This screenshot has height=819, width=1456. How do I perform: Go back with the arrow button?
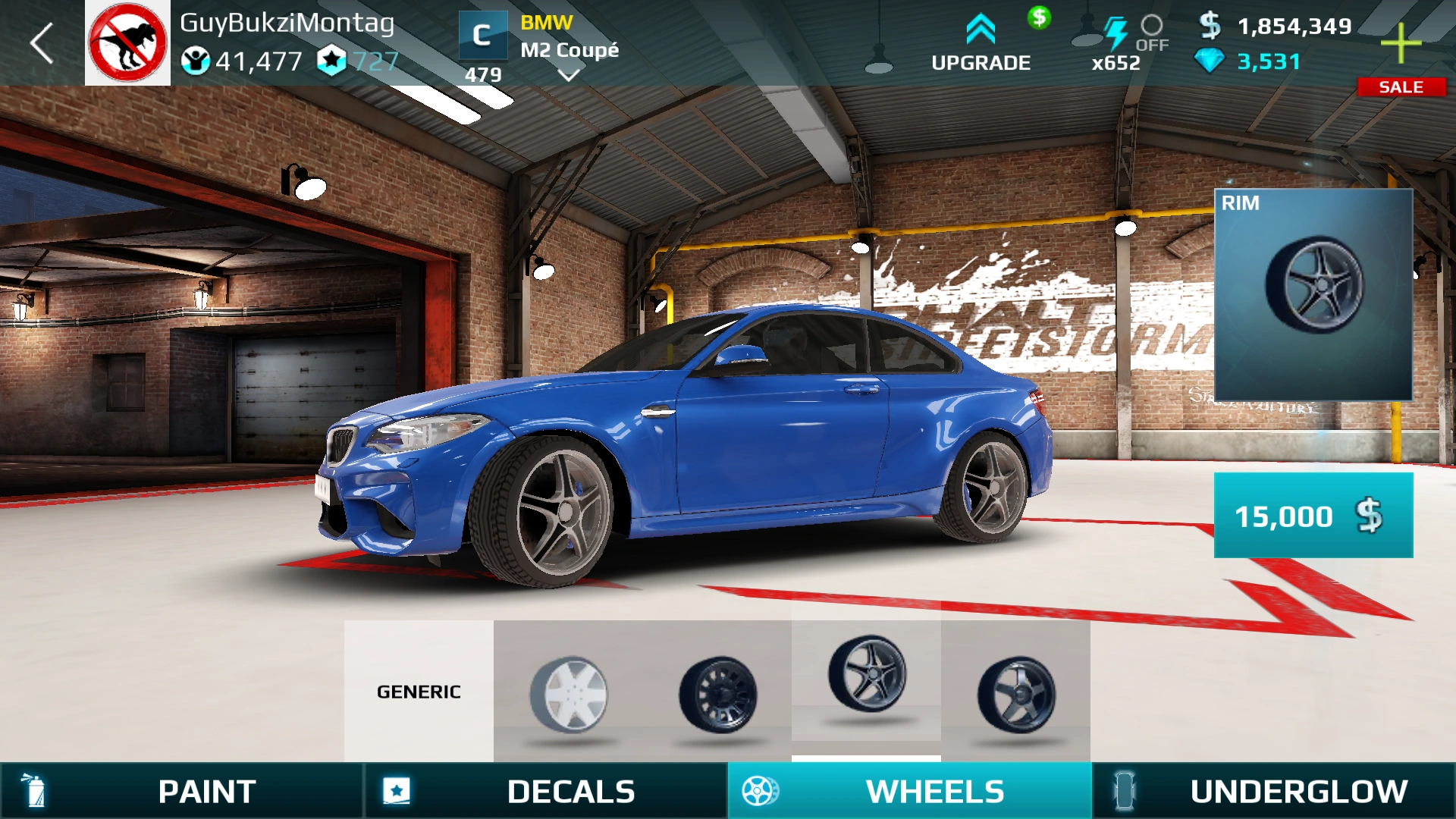point(42,43)
